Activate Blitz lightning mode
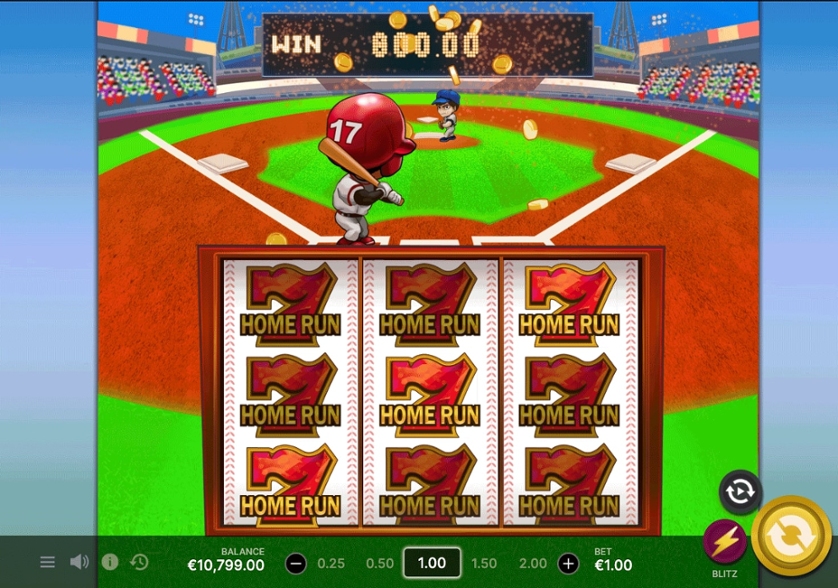838x588 pixels. 725,543
